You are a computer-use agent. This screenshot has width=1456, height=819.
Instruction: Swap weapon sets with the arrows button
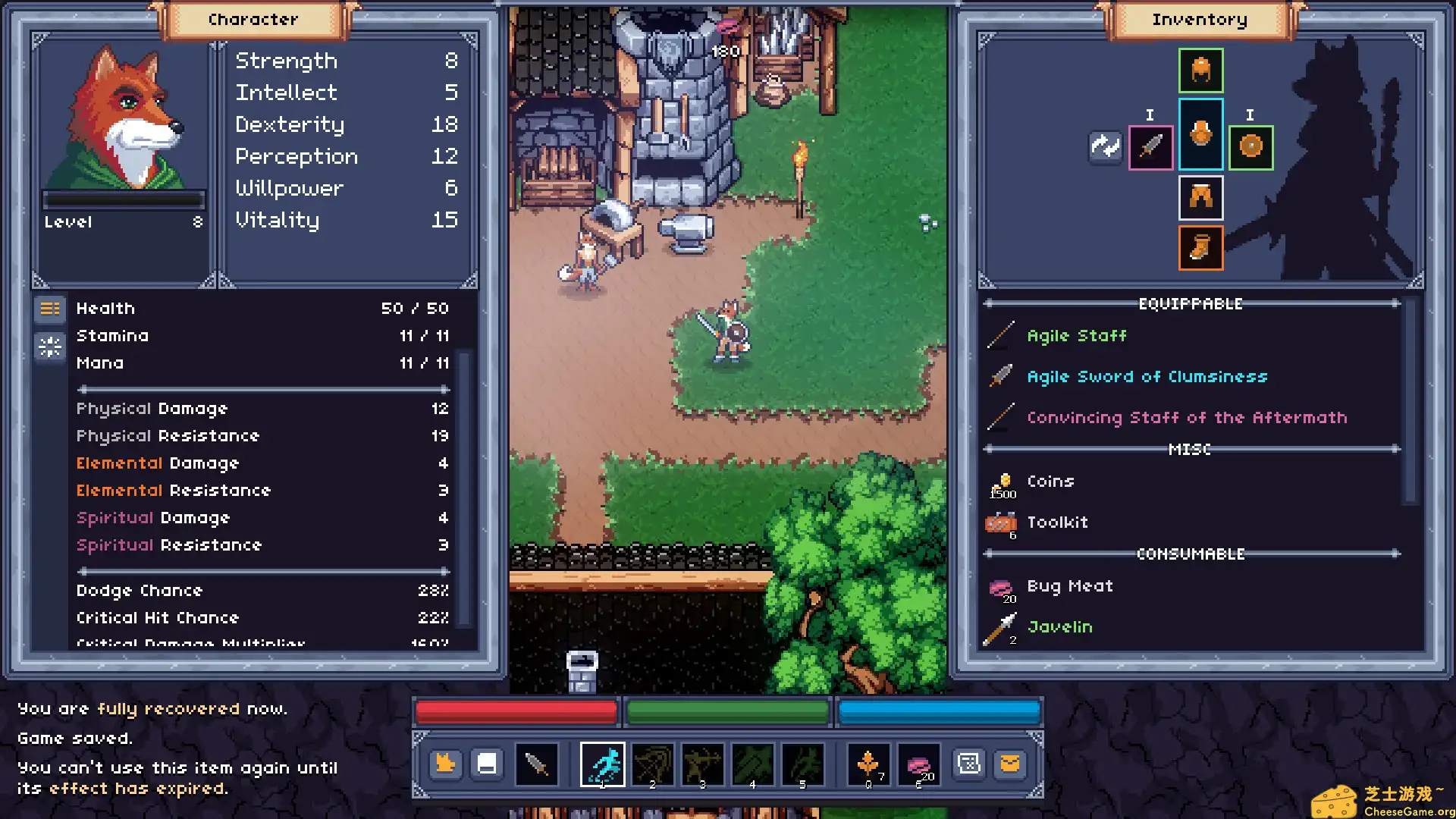click(1105, 146)
